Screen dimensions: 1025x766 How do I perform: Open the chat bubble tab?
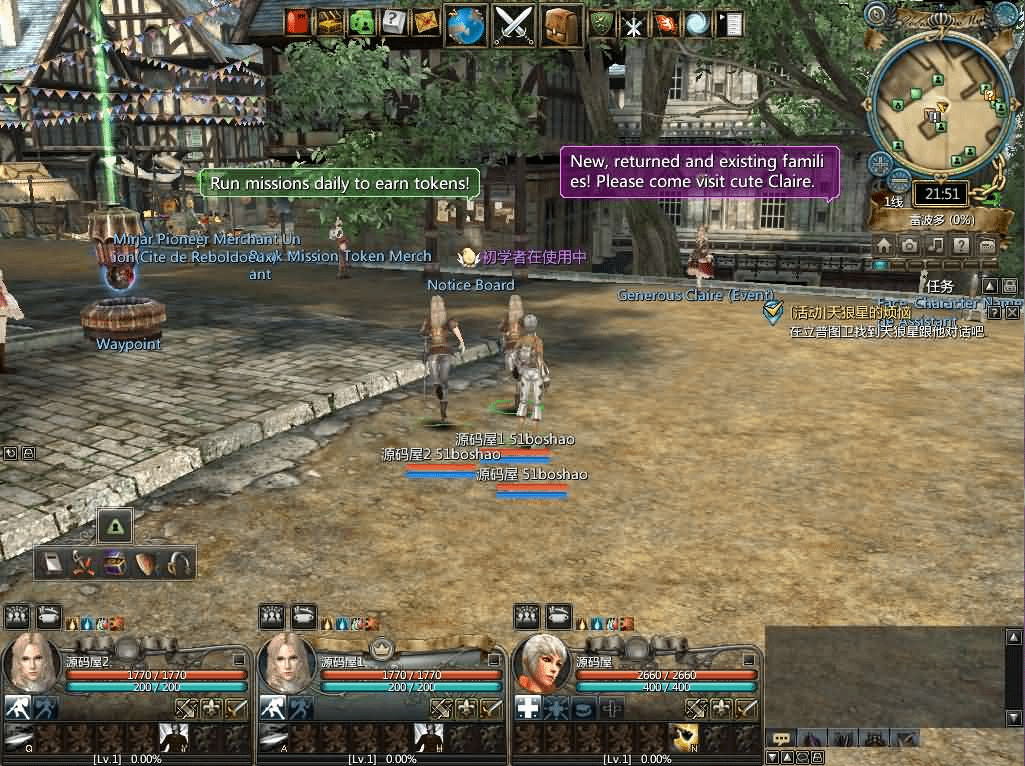782,739
